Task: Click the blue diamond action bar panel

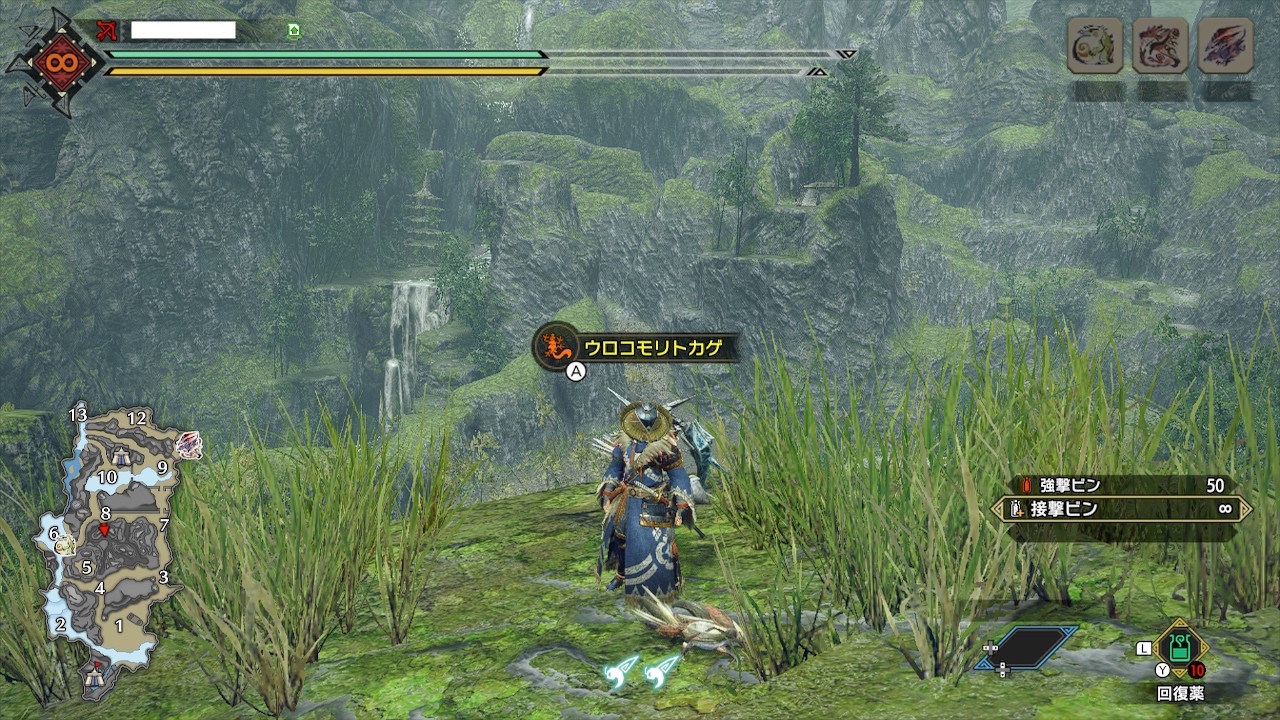Action: (x=1030, y=648)
